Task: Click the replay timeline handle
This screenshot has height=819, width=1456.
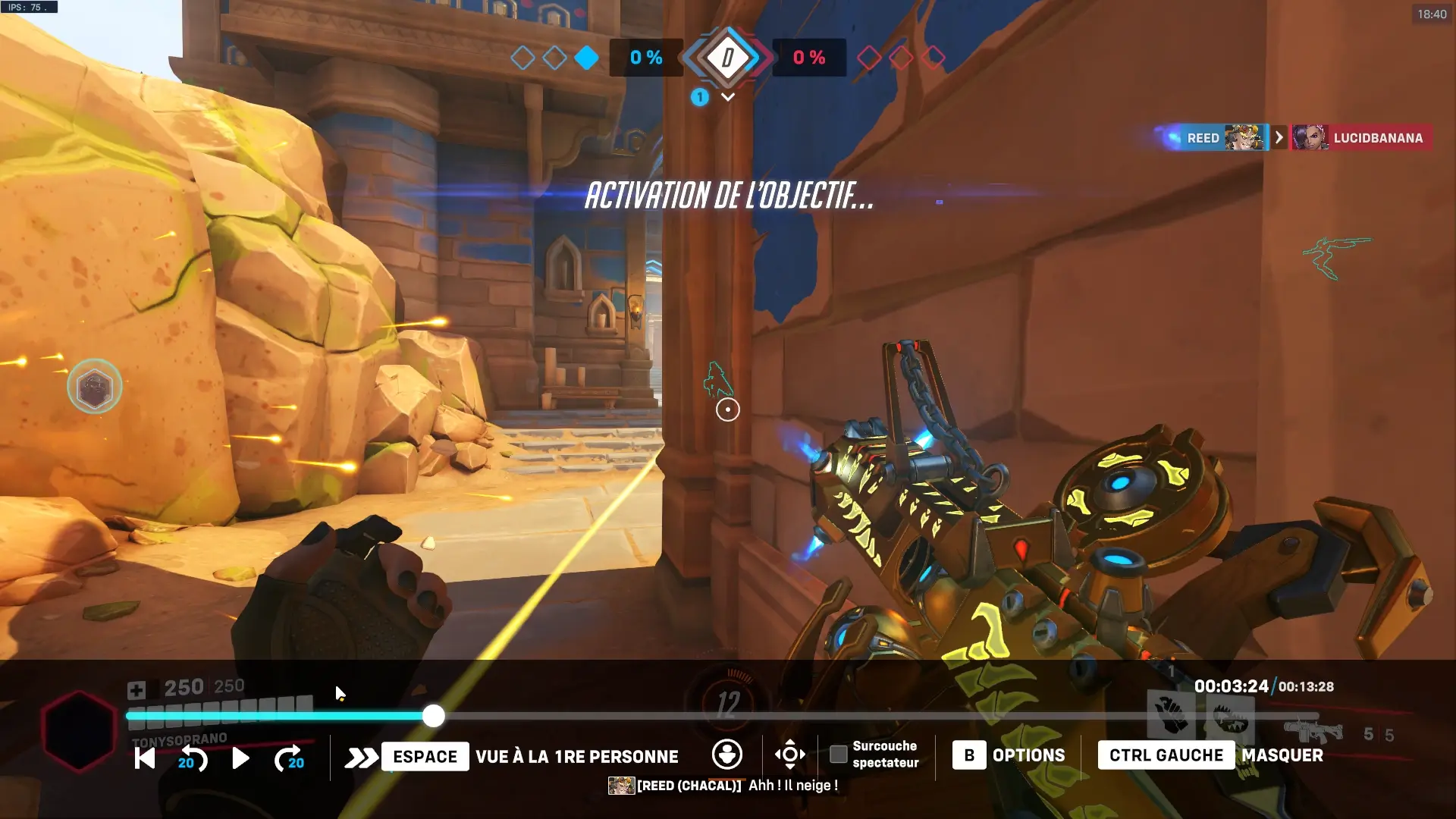Action: point(433,716)
